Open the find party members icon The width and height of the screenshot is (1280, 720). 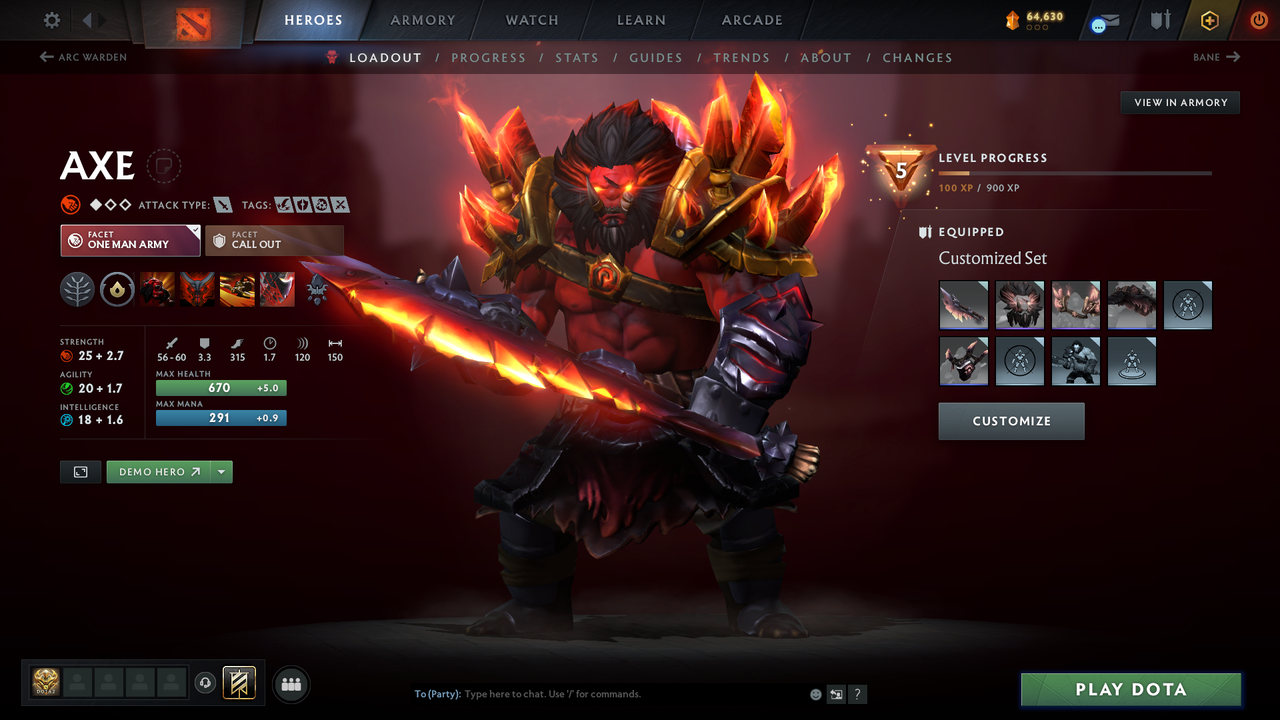tap(290, 683)
